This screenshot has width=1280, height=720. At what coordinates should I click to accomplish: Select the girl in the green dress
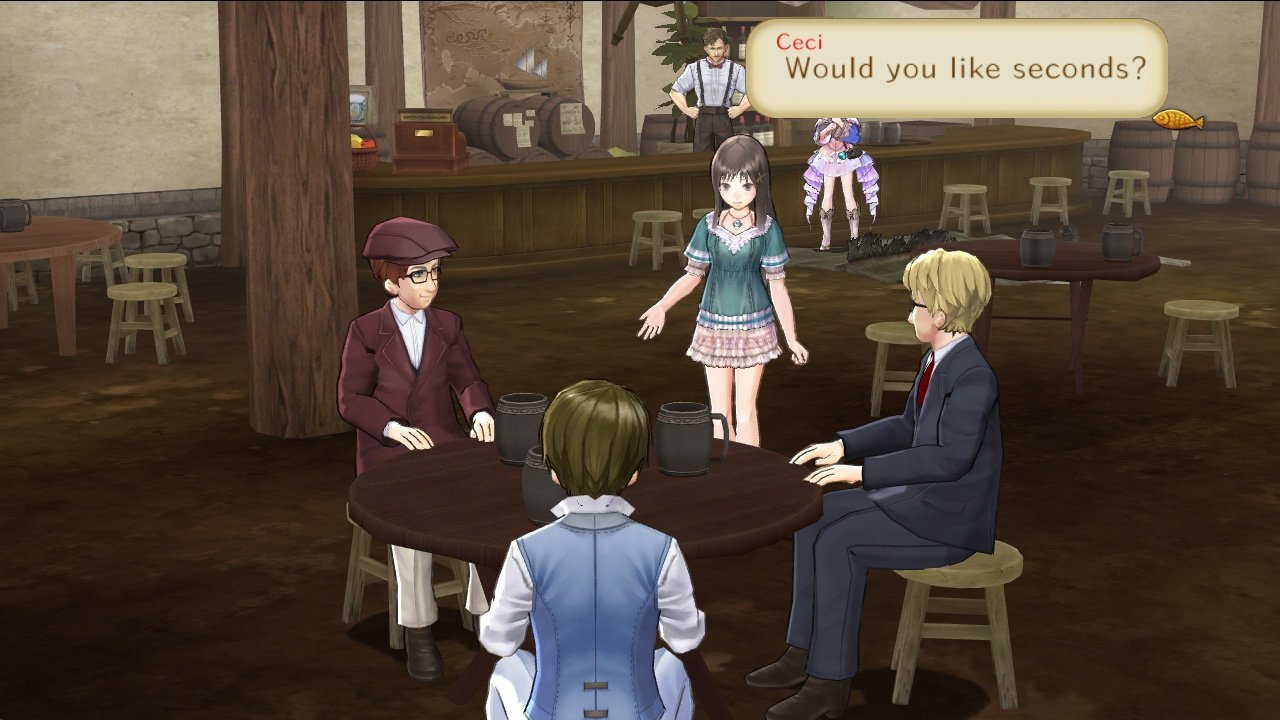(x=737, y=280)
